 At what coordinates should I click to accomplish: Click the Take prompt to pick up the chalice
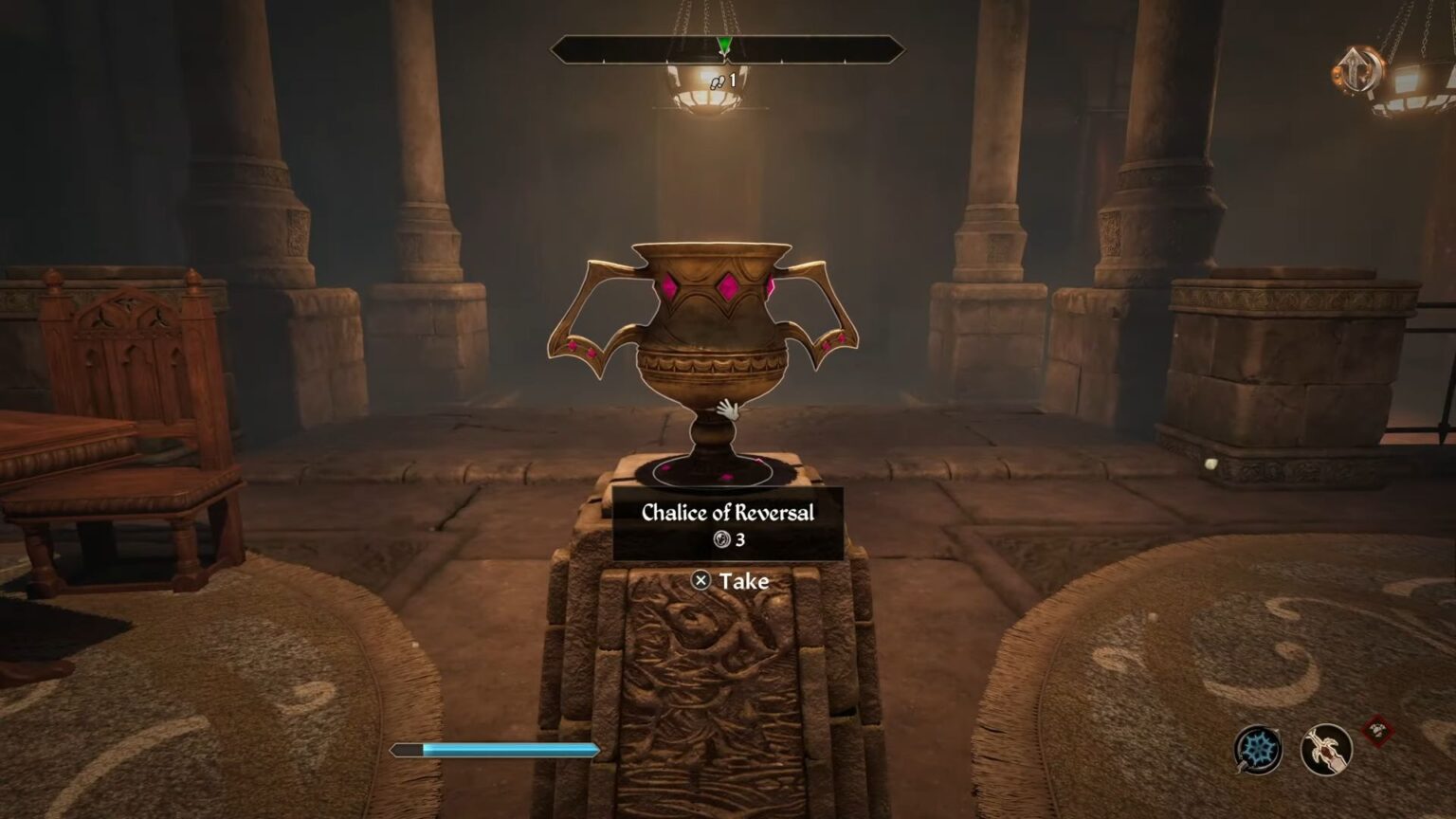coord(743,581)
